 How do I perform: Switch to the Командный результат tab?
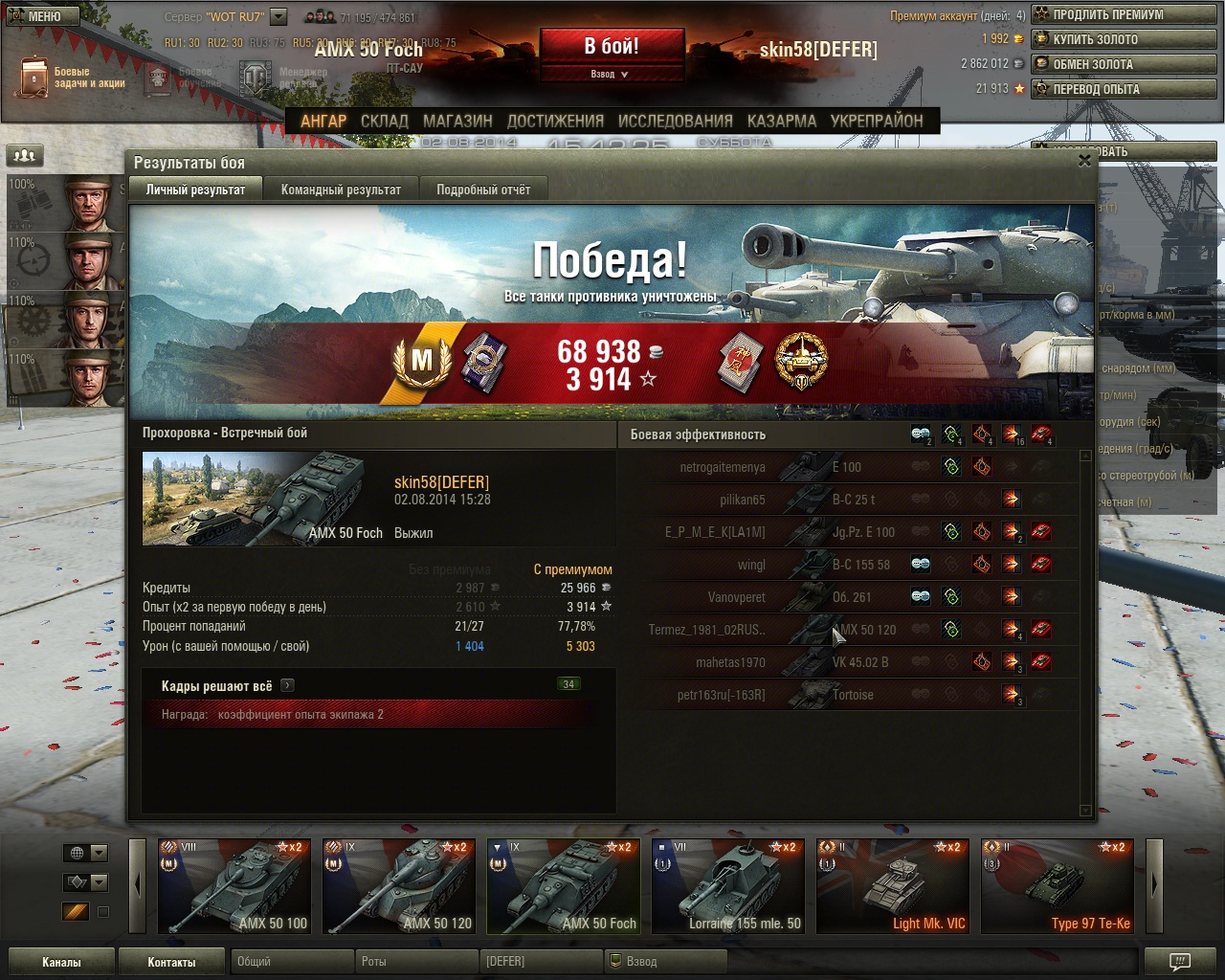click(x=341, y=189)
